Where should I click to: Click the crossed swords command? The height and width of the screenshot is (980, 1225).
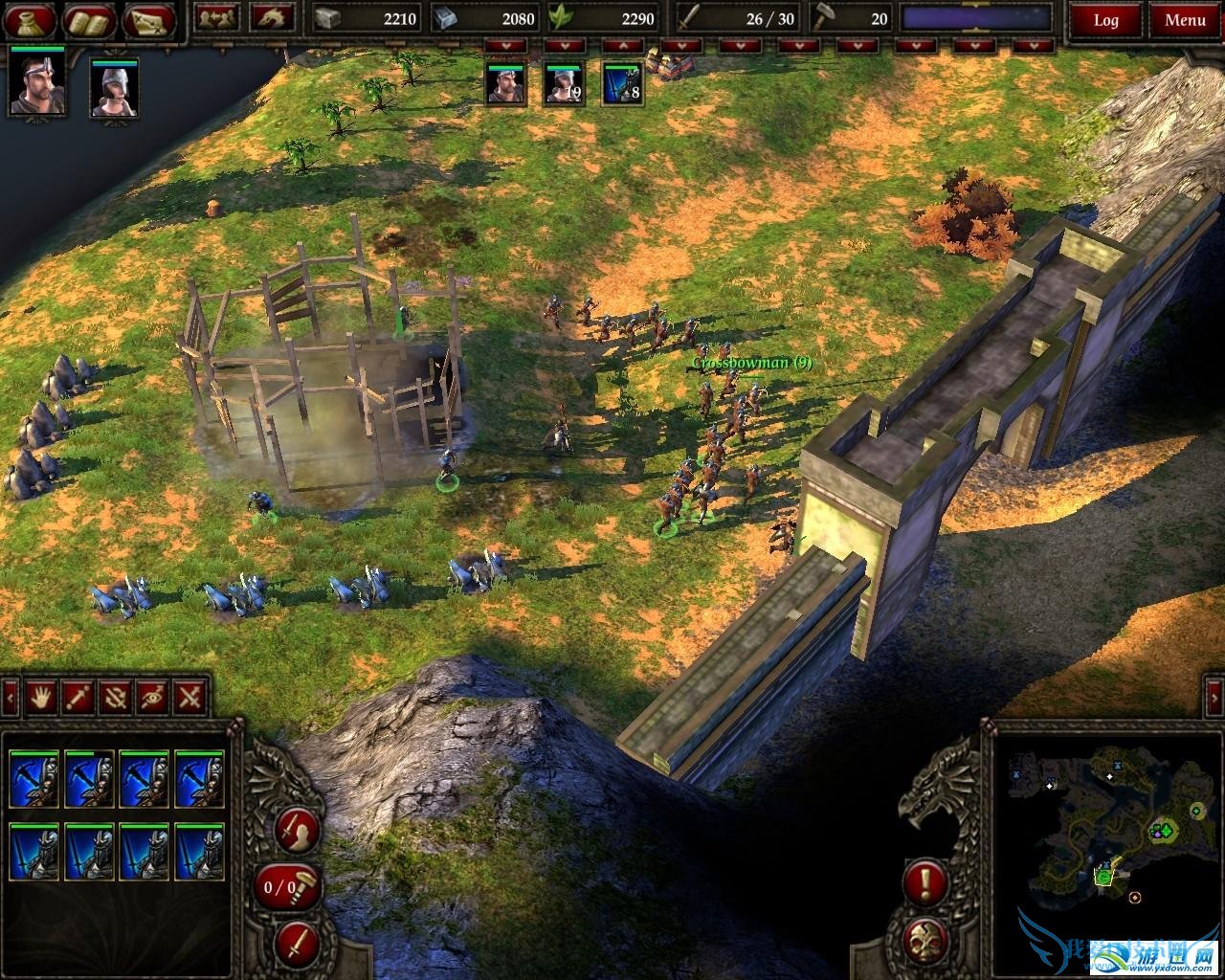191,697
